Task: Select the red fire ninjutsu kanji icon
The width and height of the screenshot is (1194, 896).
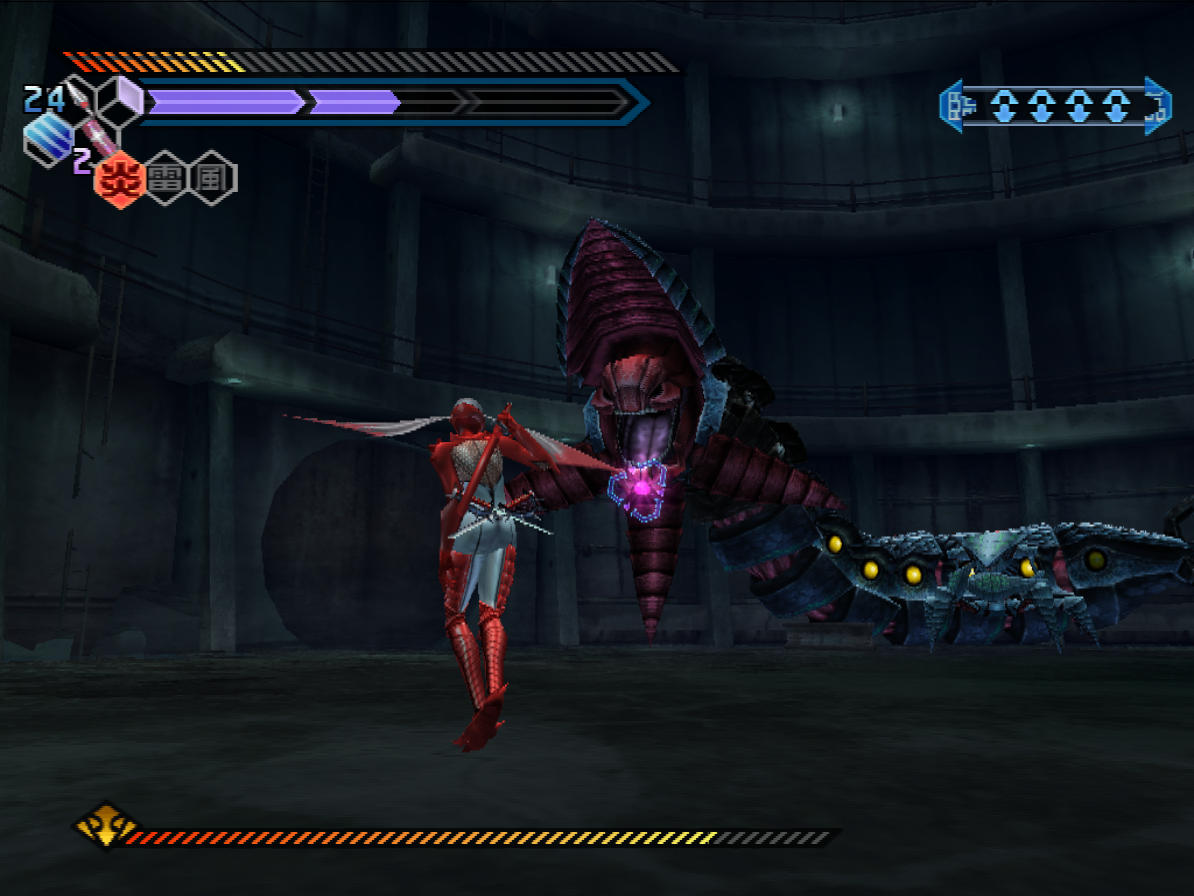Action: click(118, 180)
